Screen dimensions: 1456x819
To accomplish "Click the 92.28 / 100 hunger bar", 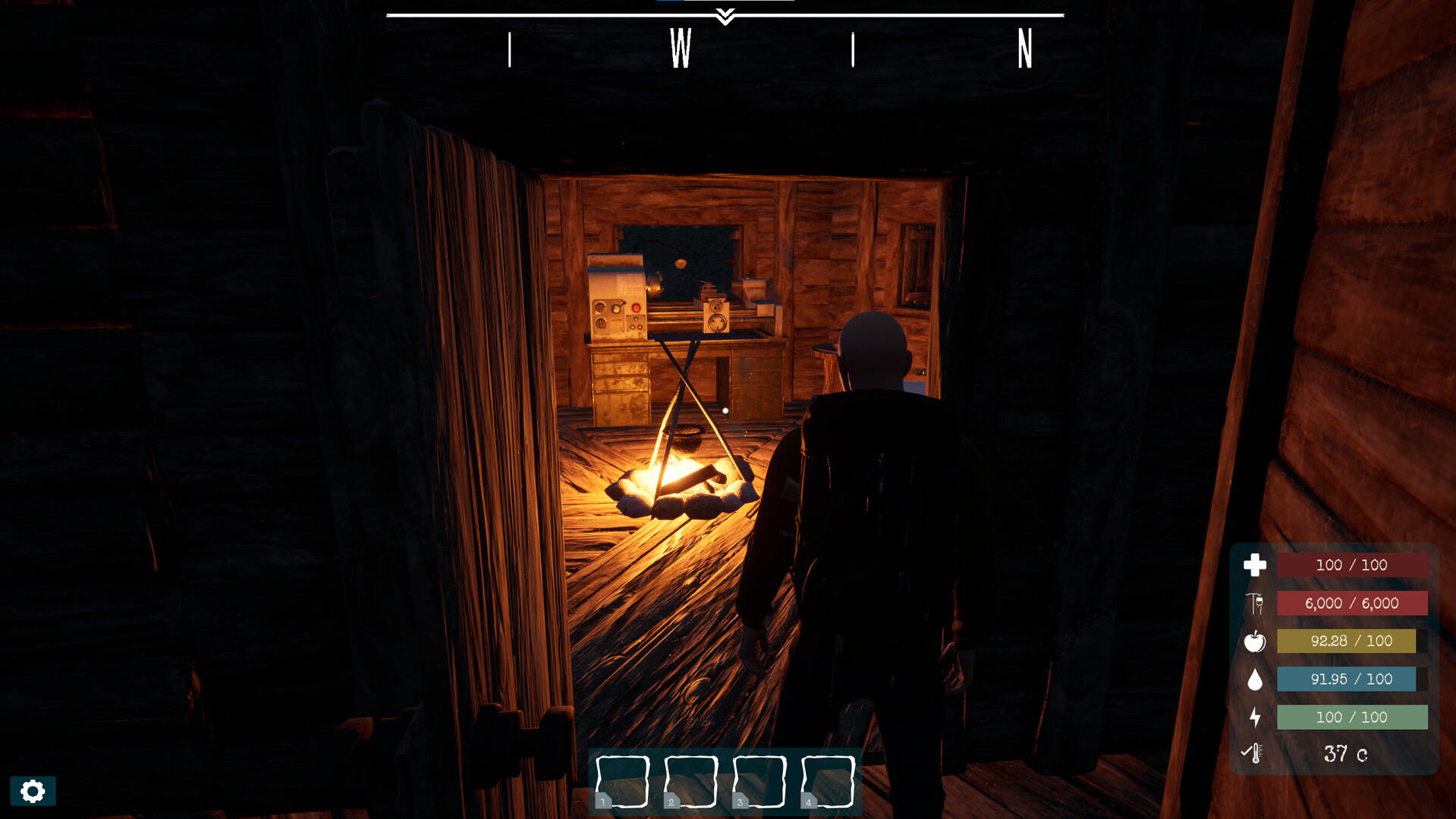I will click(x=1348, y=641).
